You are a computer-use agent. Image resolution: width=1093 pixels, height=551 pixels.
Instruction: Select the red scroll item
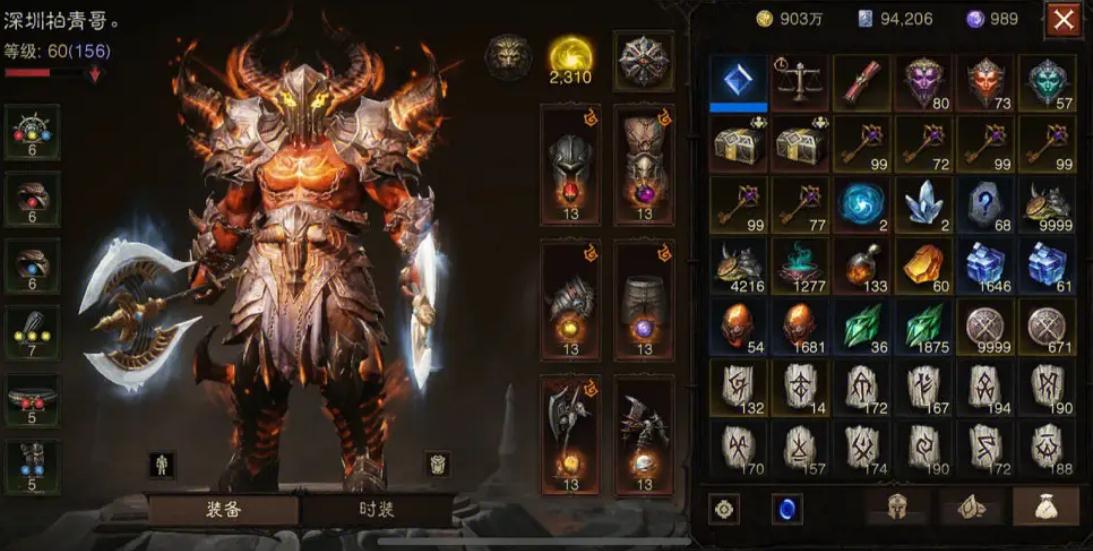[x=862, y=82]
